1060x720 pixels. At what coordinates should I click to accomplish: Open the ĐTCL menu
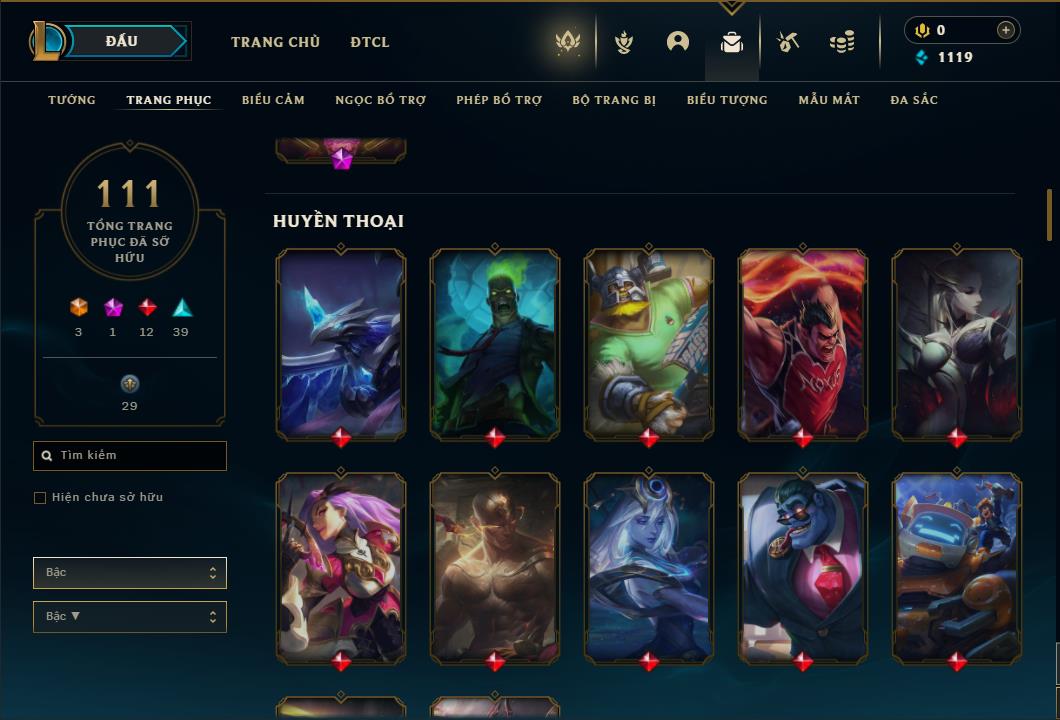(x=370, y=42)
